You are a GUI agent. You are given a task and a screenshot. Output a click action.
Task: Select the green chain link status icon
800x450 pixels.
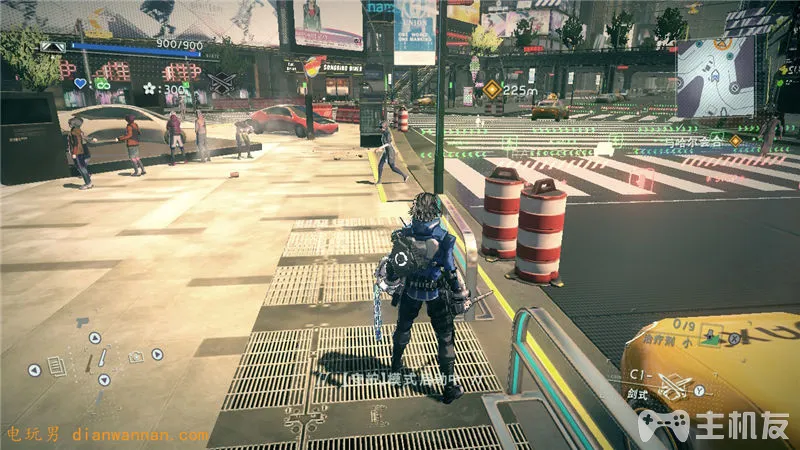point(101,84)
